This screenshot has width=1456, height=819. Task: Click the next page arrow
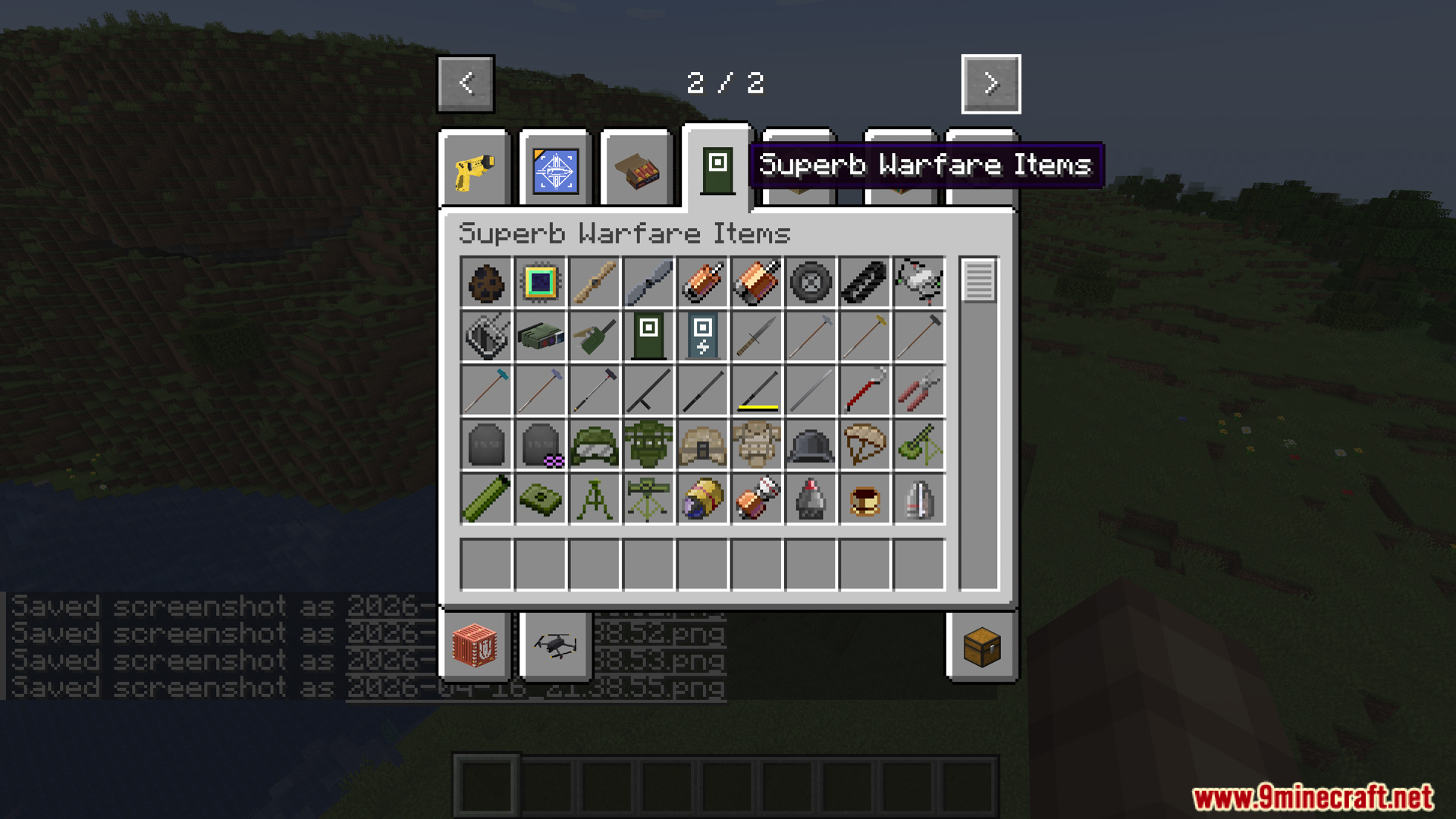[x=990, y=83]
